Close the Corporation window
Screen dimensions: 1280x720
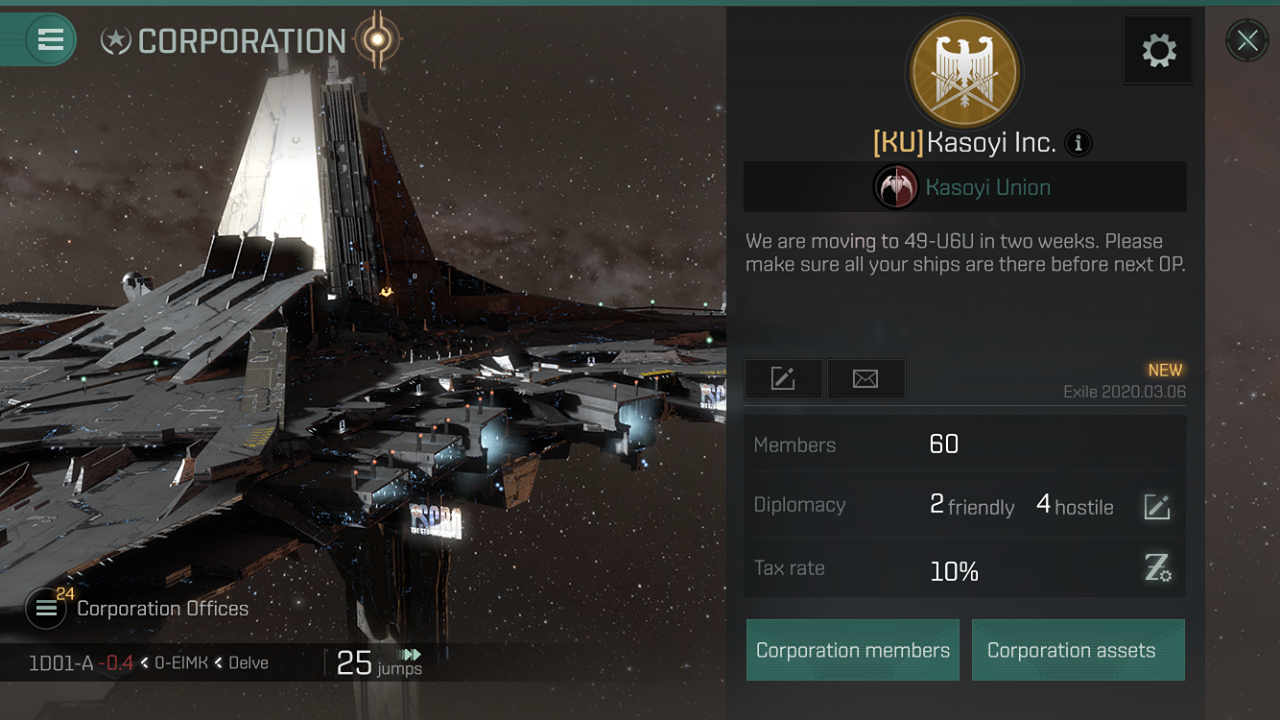(x=1247, y=41)
